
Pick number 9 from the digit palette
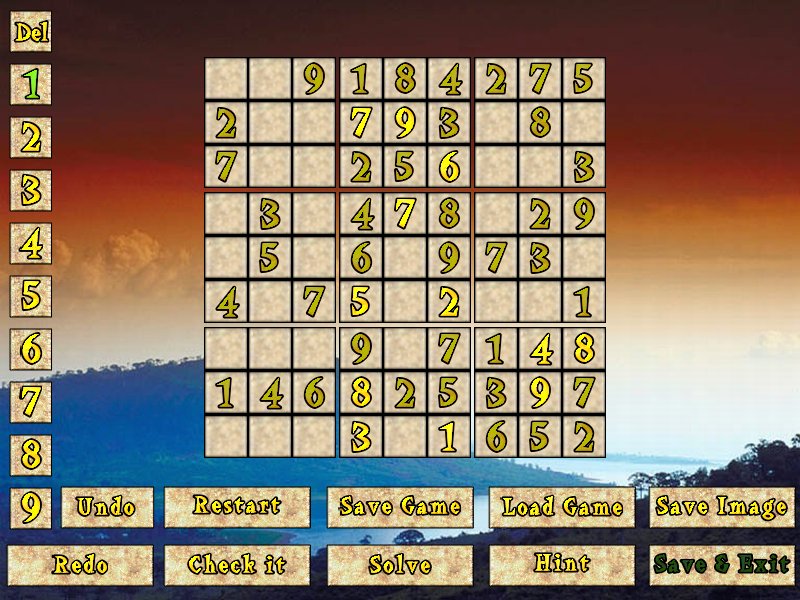pyautogui.click(x=31, y=508)
